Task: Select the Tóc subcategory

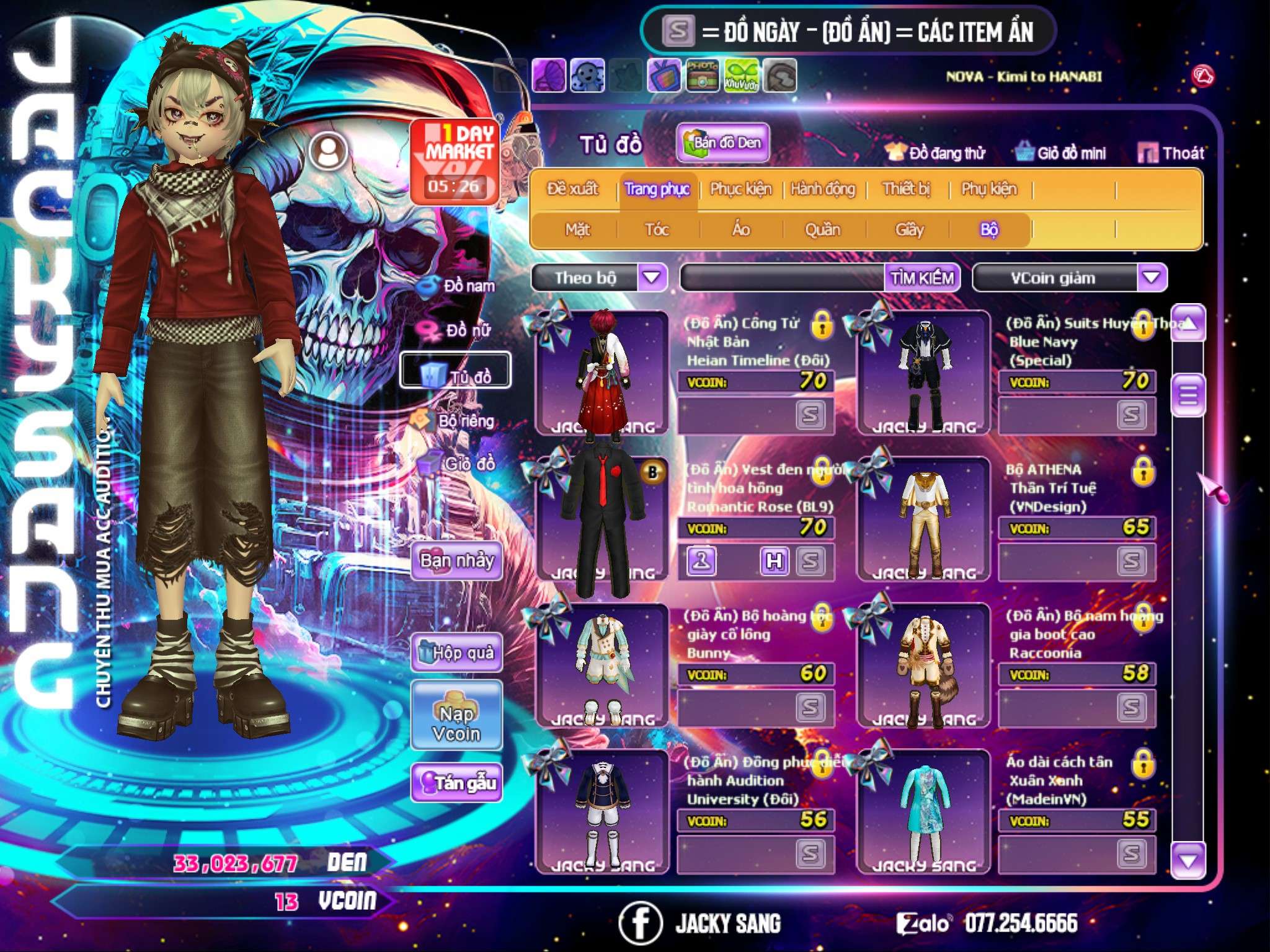Action: point(657,230)
